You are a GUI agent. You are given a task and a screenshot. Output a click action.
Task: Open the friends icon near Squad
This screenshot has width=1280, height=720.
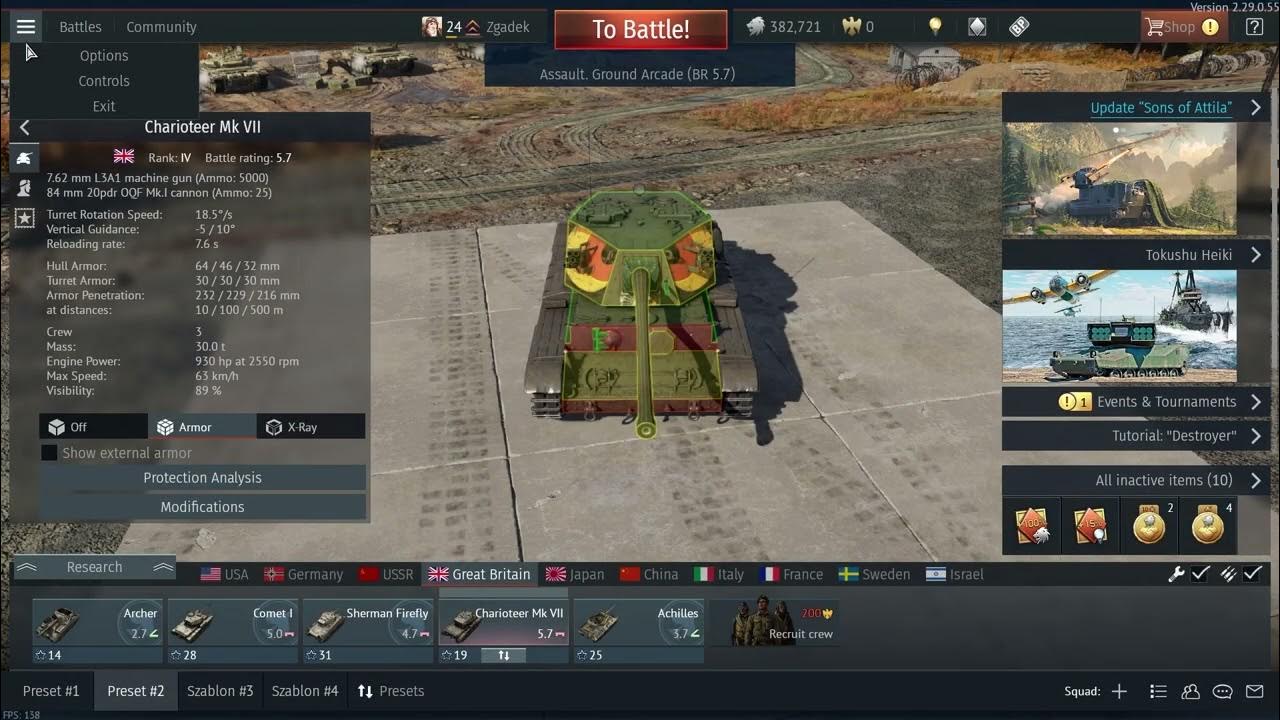coord(1190,691)
